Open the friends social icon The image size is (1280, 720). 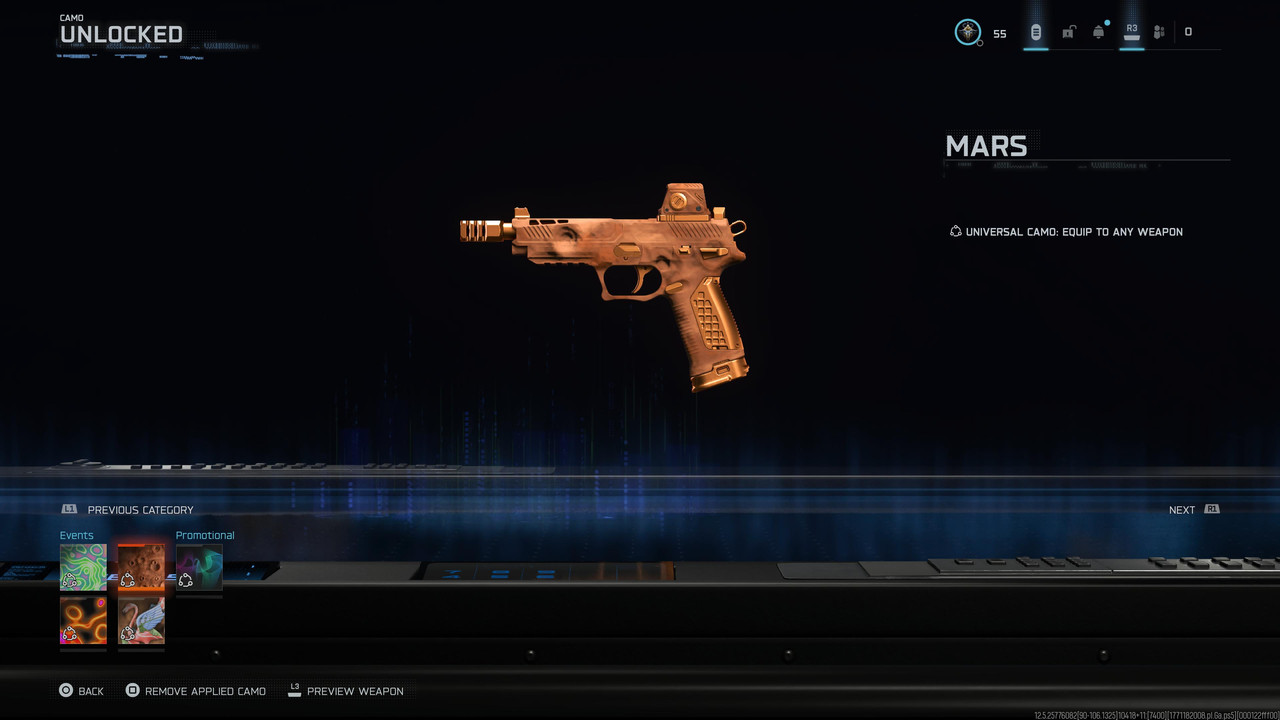point(1159,32)
